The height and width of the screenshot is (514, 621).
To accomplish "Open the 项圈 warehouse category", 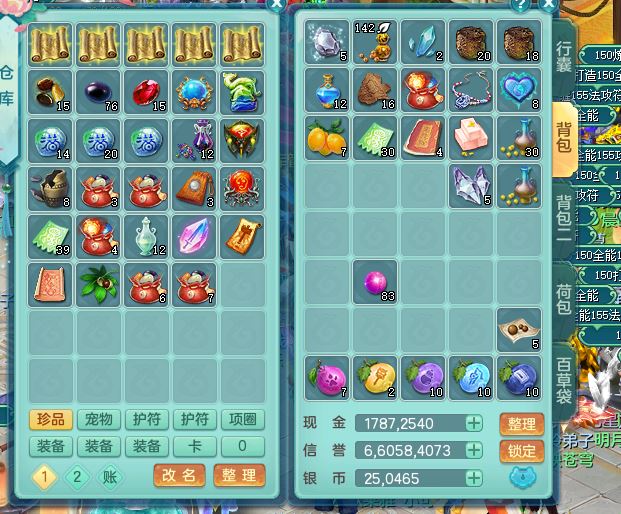I will 243,420.
